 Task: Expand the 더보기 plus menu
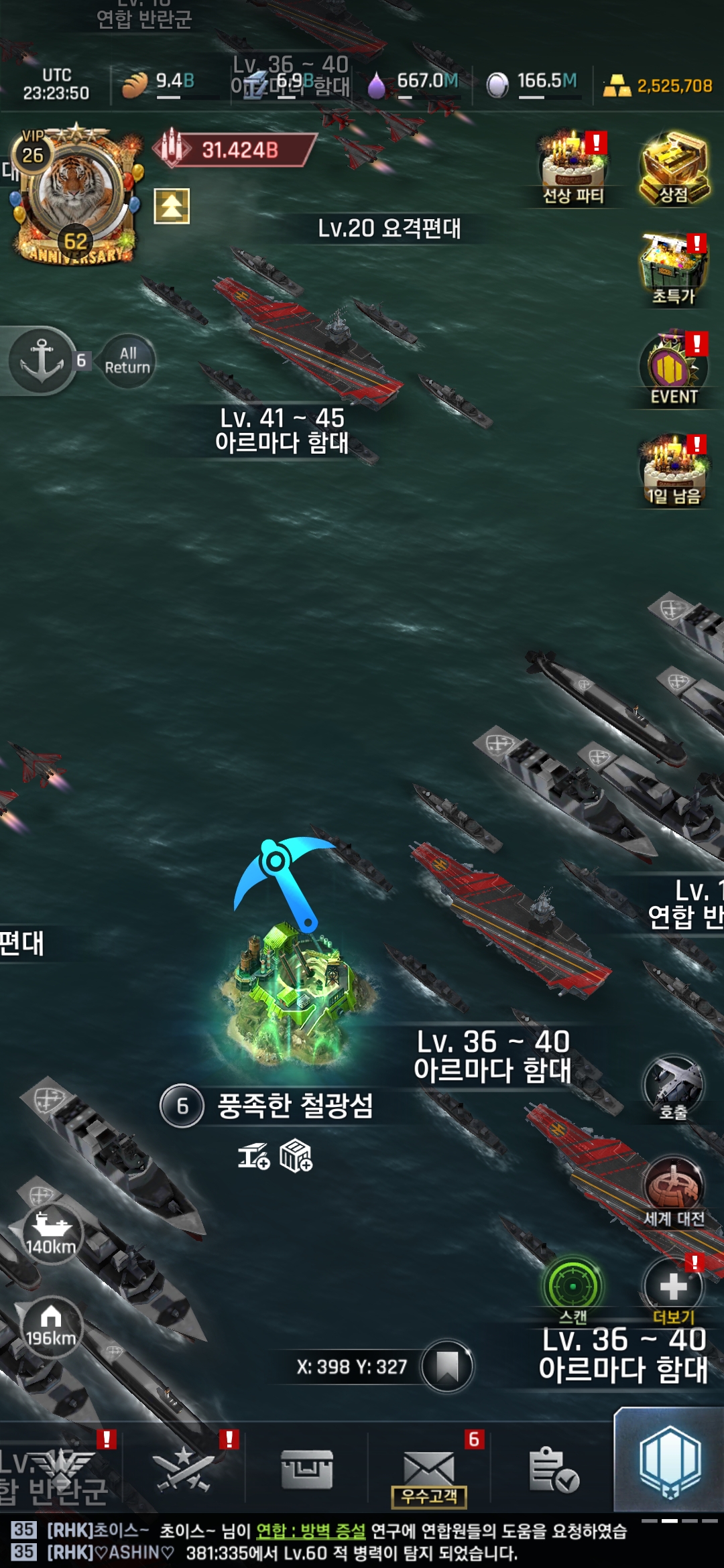point(673,1288)
